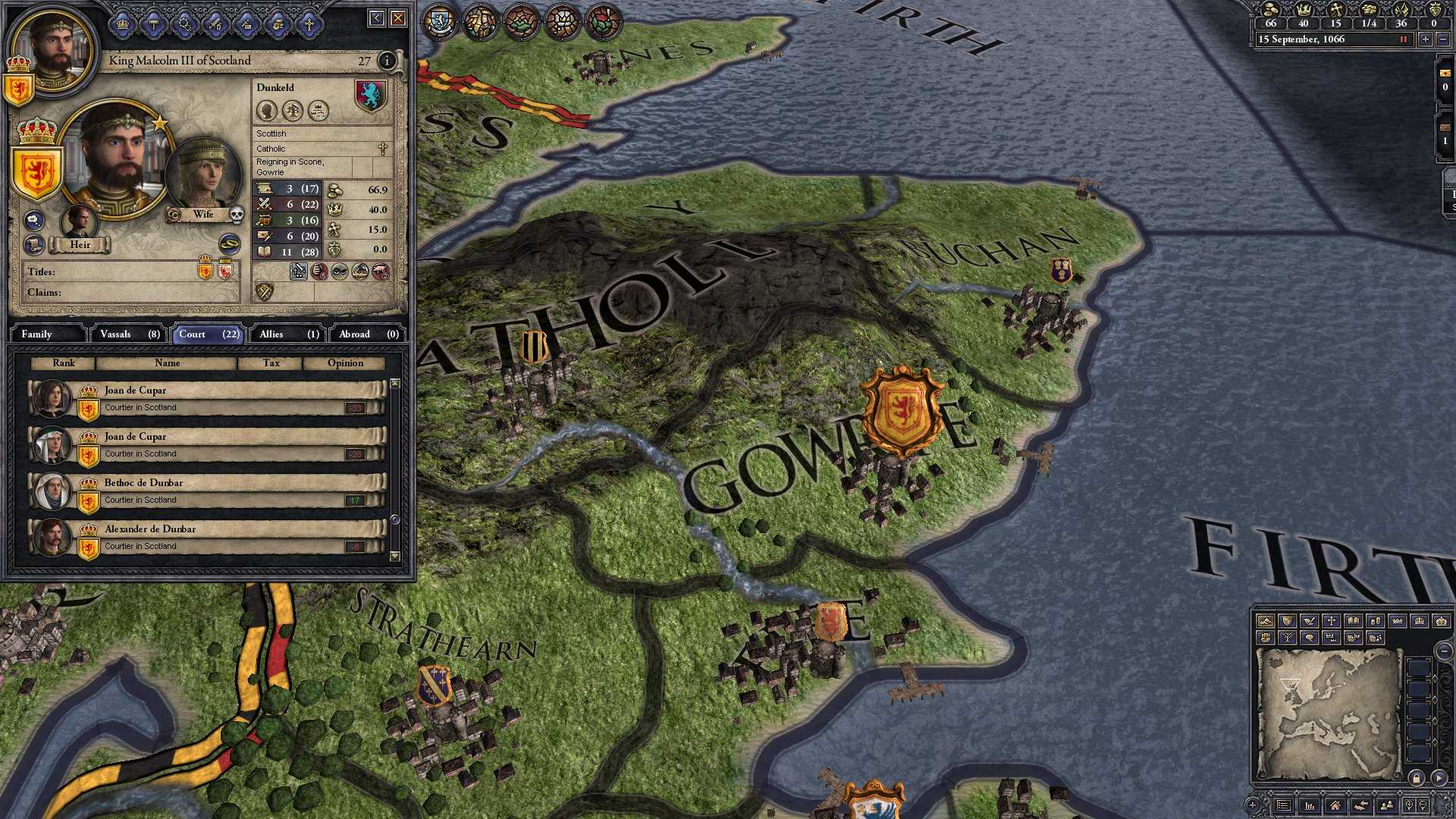Switch to terrain map mode with mountain icon

click(x=1266, y=622)
